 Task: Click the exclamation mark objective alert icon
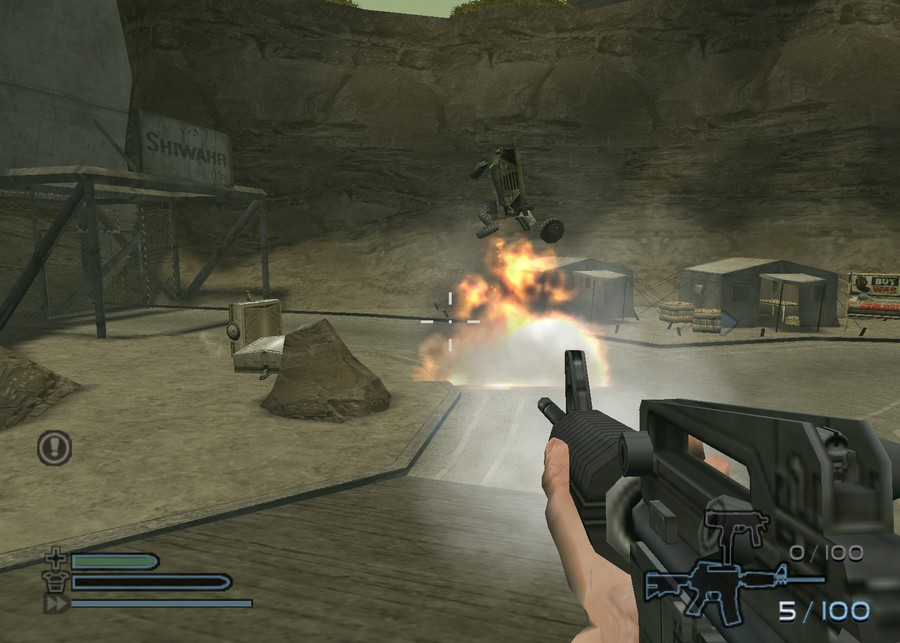coord(55,447)
